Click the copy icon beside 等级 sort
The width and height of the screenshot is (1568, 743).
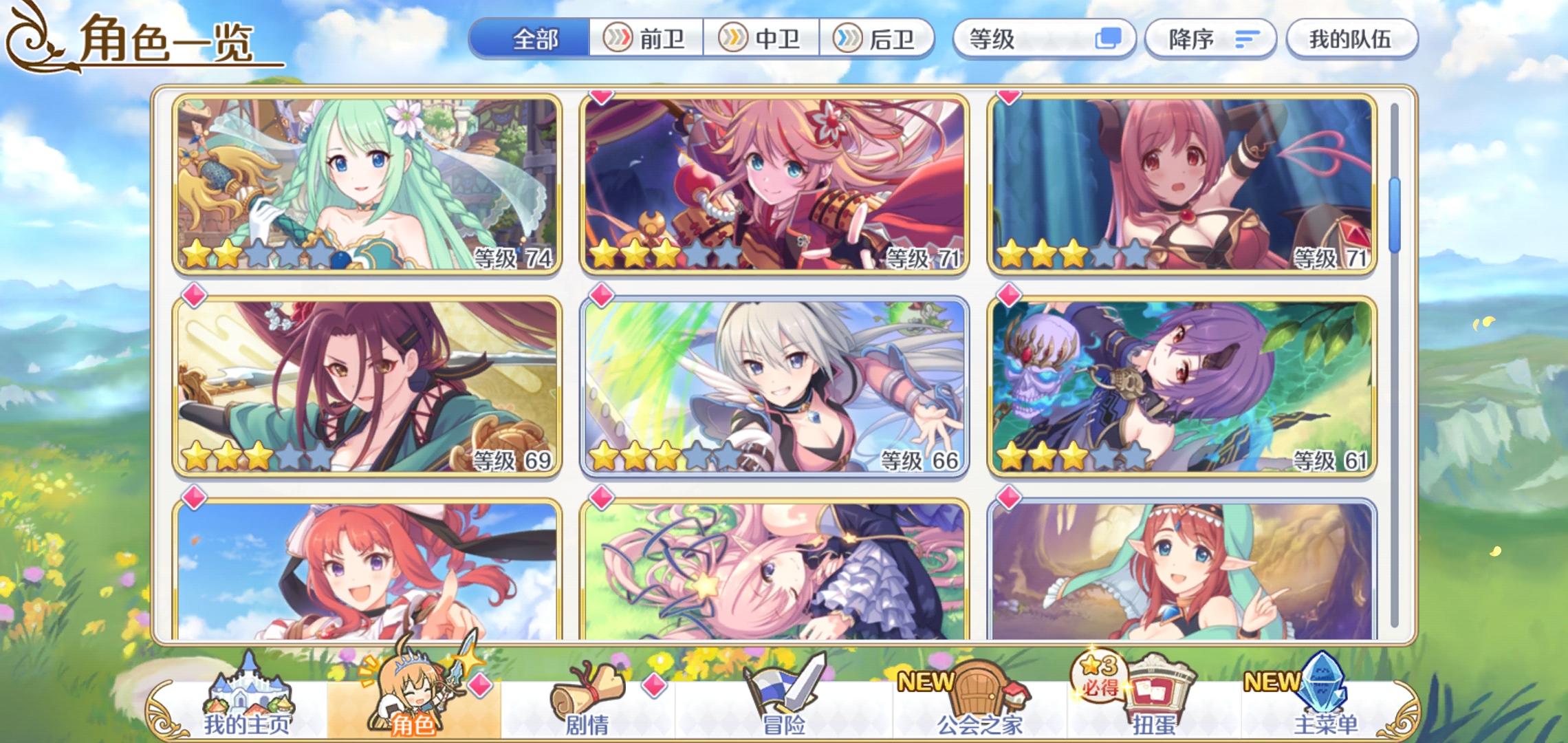(1107, 39)
